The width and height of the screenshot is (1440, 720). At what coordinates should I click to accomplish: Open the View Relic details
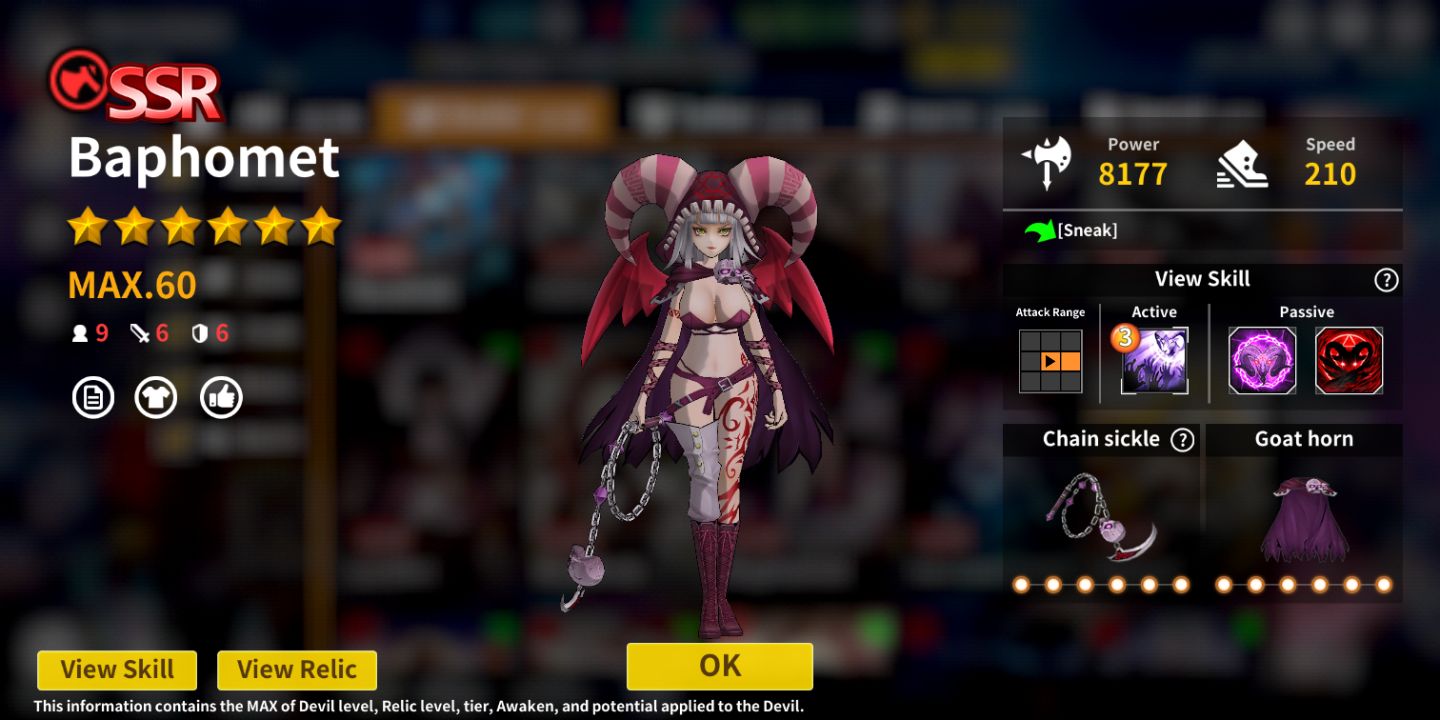tap(297, 670)
